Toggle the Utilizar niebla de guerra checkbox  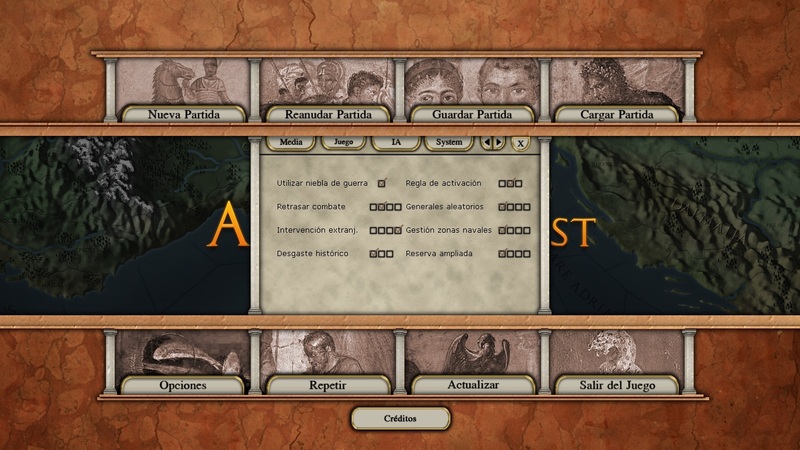pos(381,184)
